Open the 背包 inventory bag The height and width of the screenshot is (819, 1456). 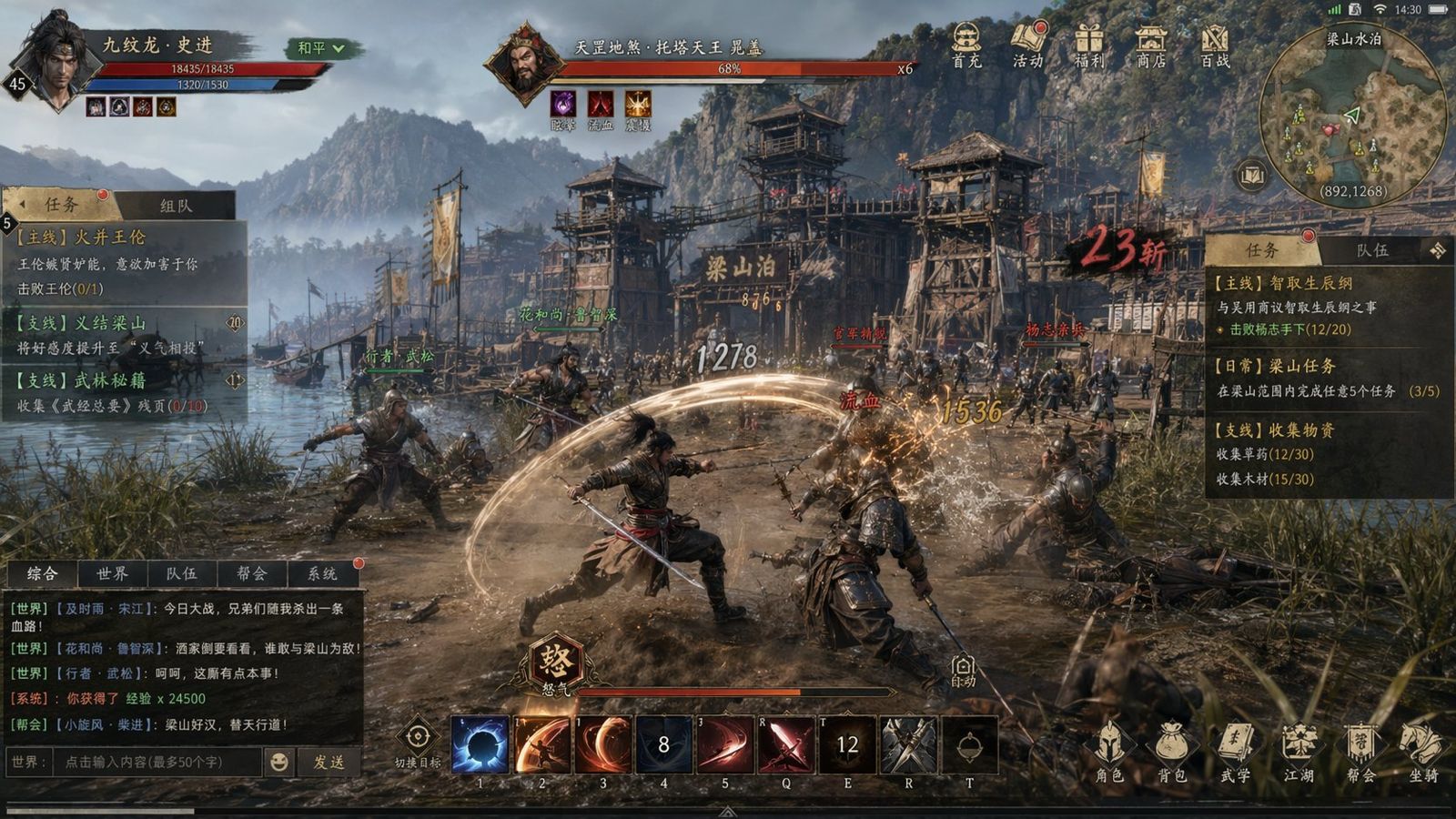pyautogui.click(x=1171, y=752)
